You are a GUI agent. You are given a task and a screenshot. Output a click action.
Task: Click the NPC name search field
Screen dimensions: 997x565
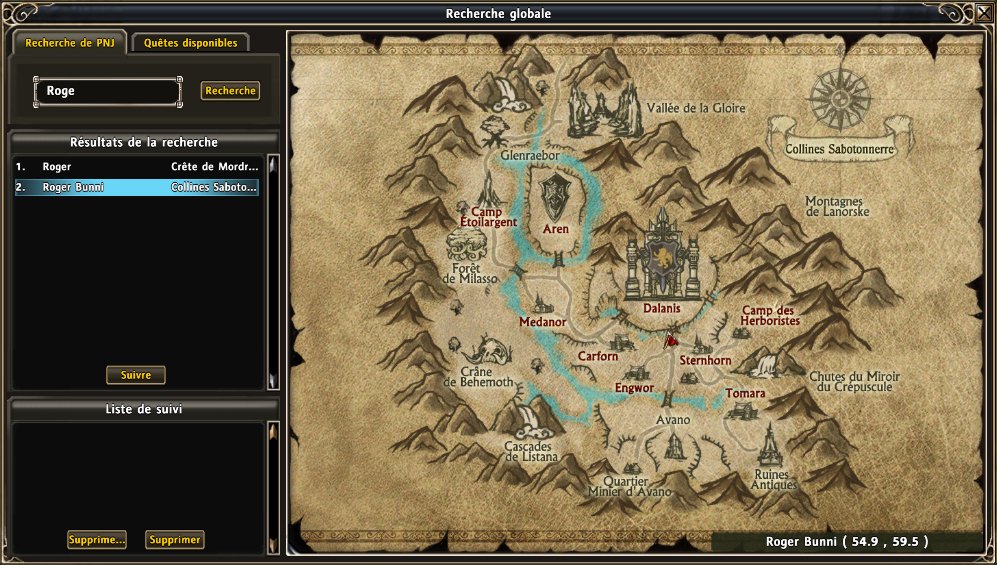pyautogui.click(x=108, y=91)
